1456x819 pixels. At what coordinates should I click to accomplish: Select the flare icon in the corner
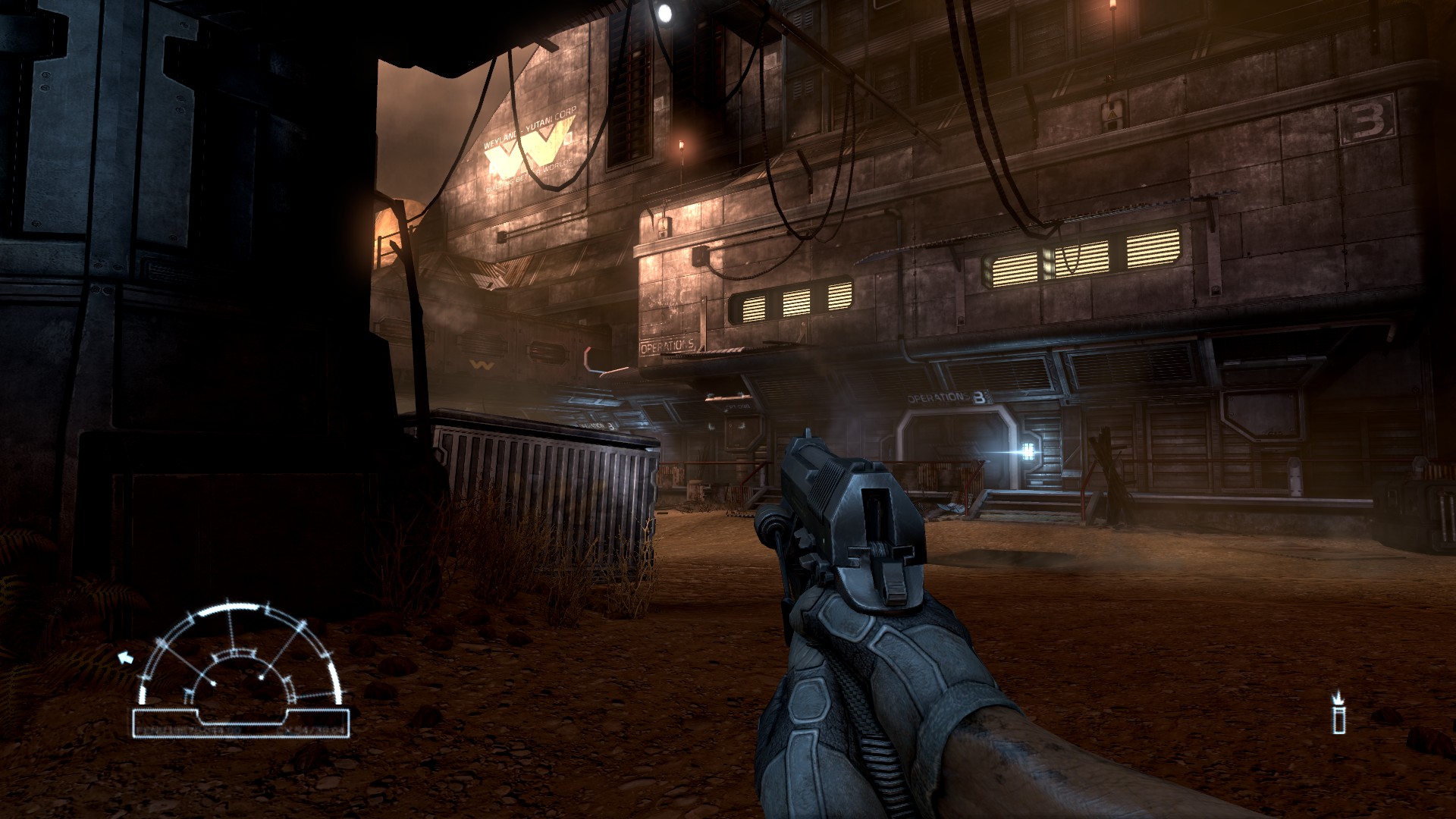(x=1338, y=712)
